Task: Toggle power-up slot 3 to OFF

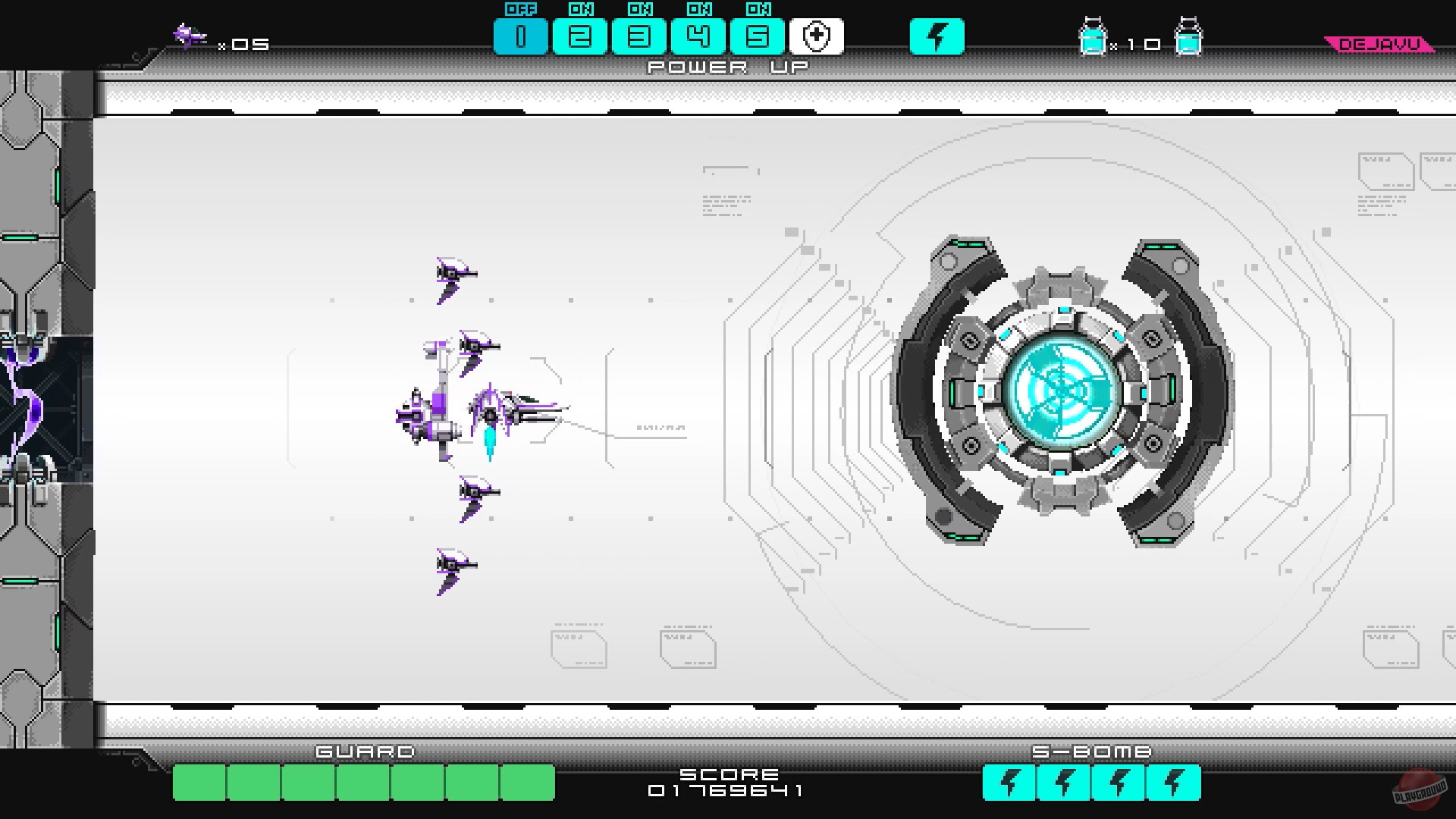Action: point(639,35)
